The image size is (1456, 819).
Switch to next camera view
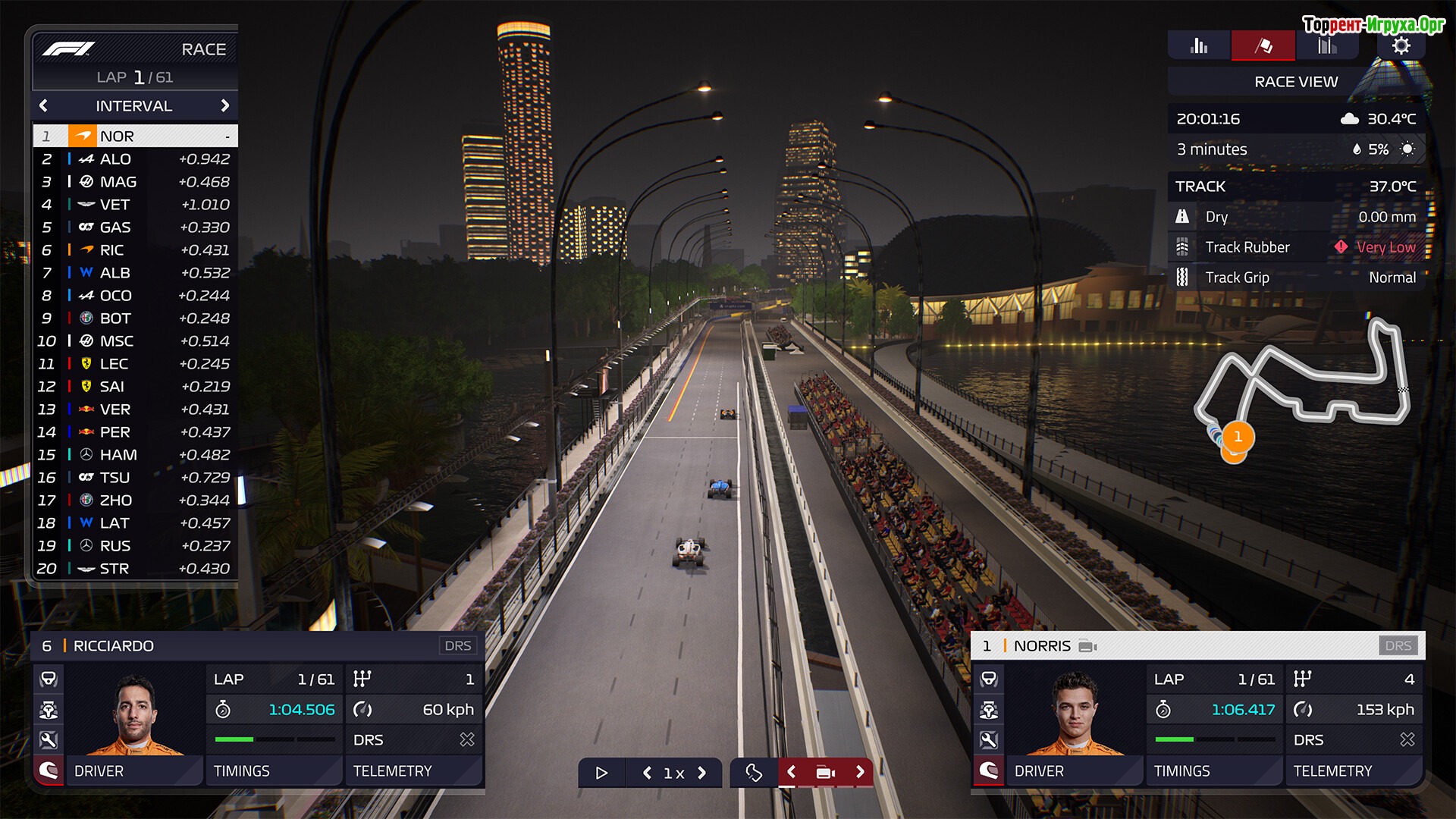coord(860,772)
